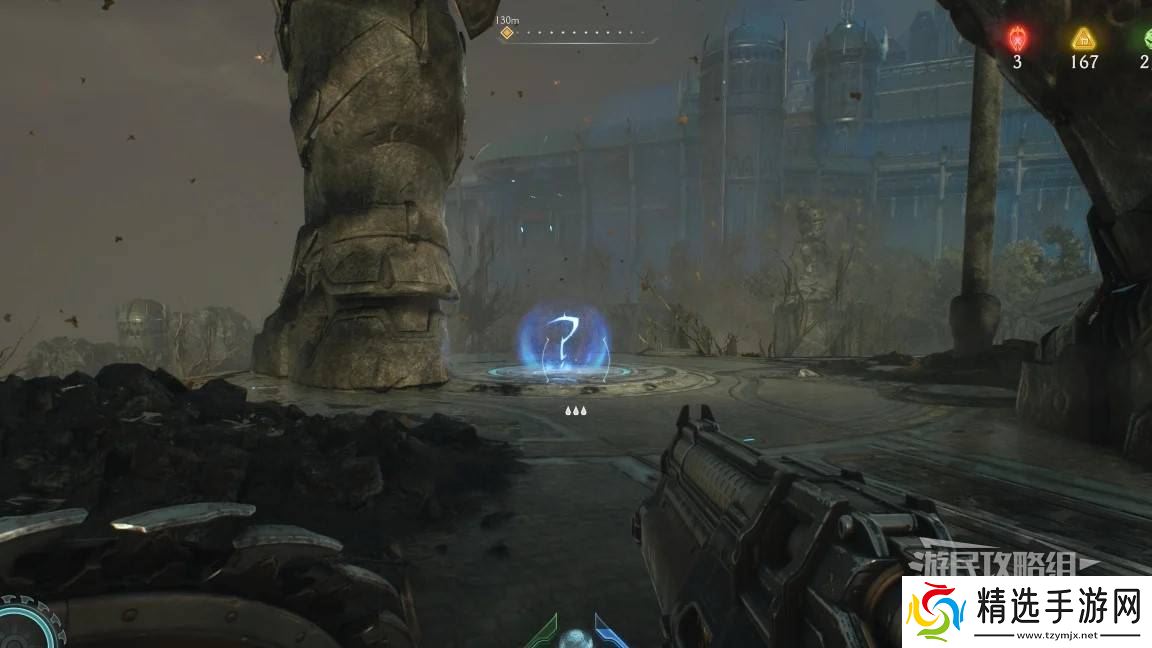Screen dimensions: 1152x648
Task: Select the red ruby resource icon
Action: (1017, 38)
